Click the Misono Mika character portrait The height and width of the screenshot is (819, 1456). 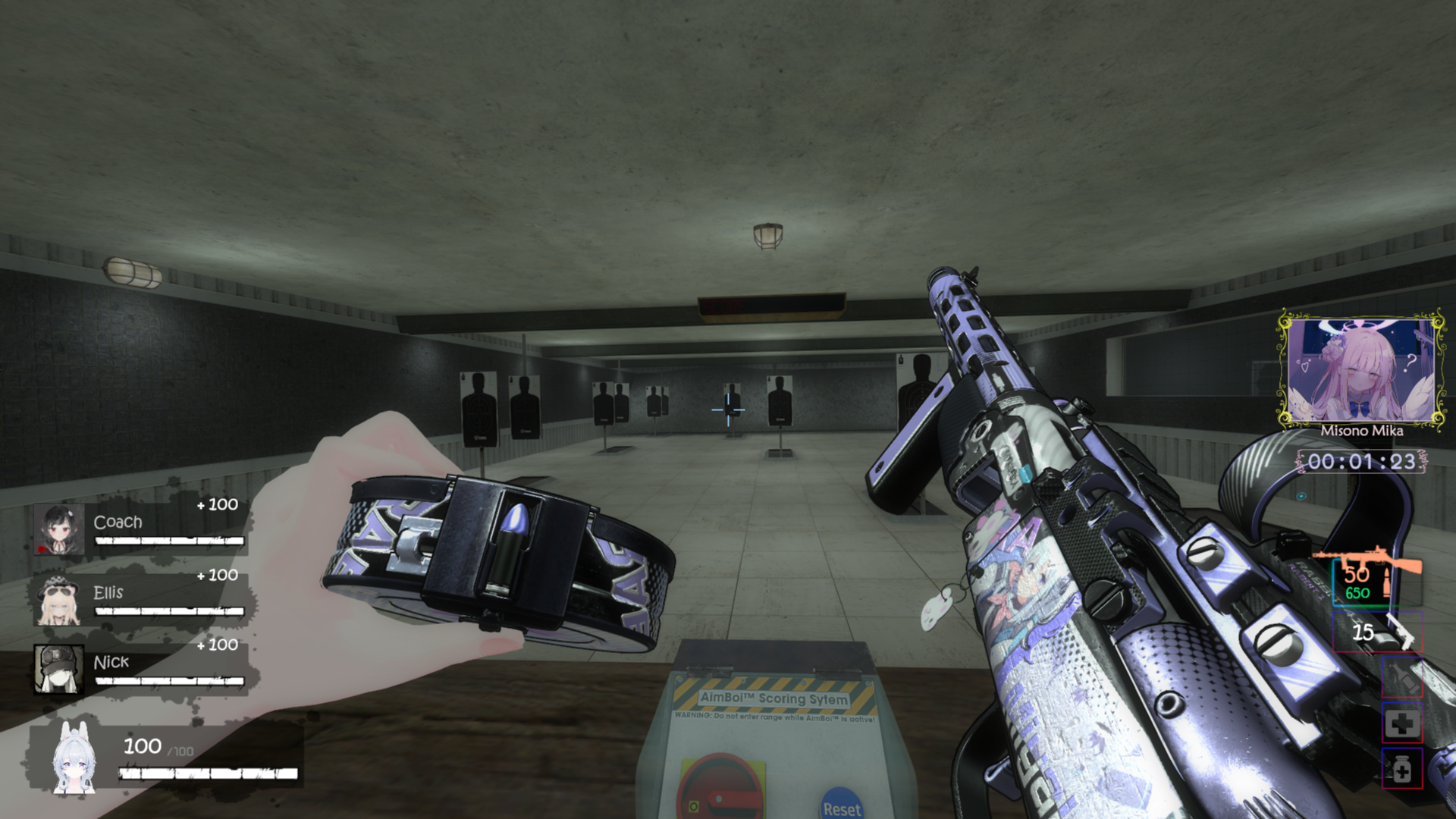1361,370
